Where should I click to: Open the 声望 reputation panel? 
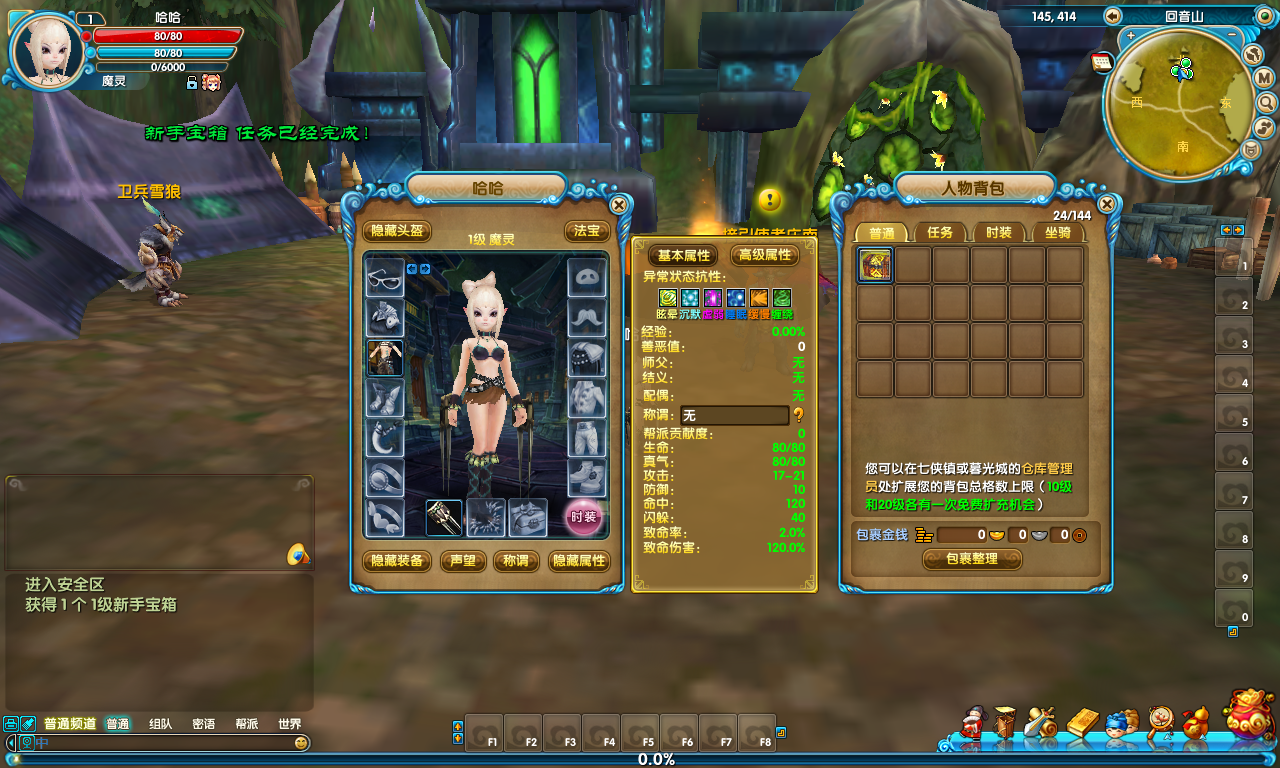point(463,561)
